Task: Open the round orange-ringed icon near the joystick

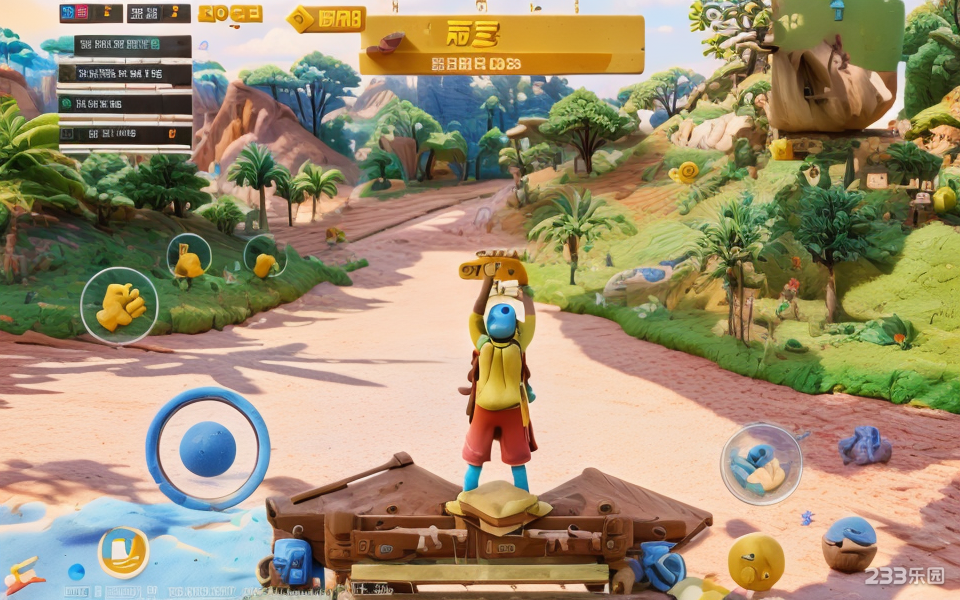Action: 123,552
